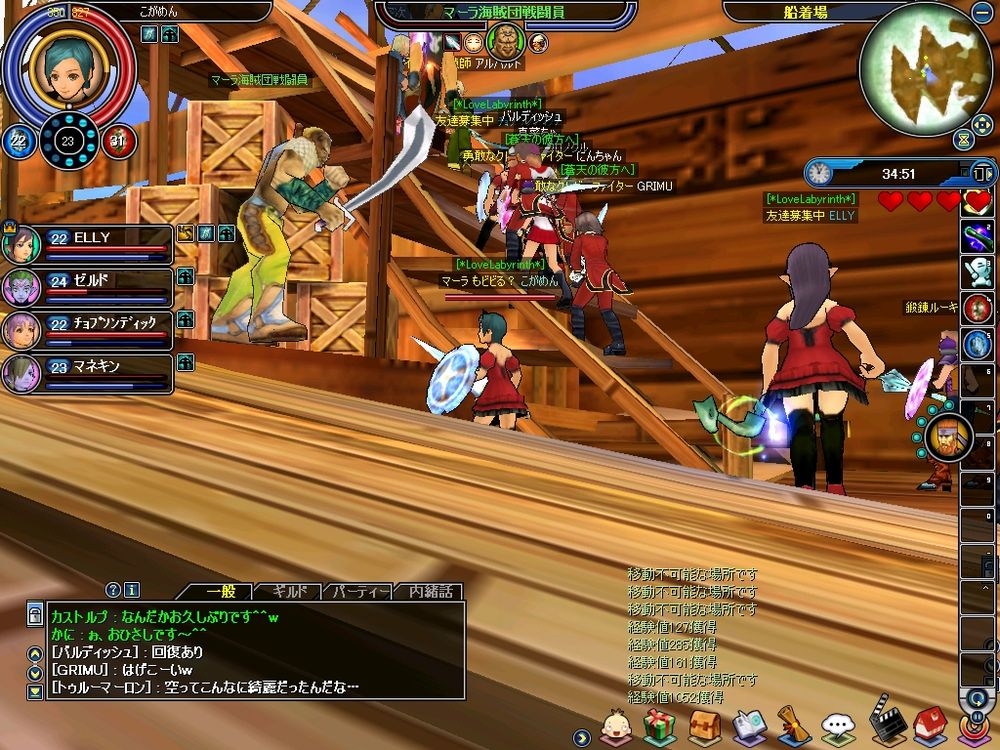Image resolution: width=1000 pixels, height=750 pixels.
Task: Click the chat info "i" button
Action: 132,590
